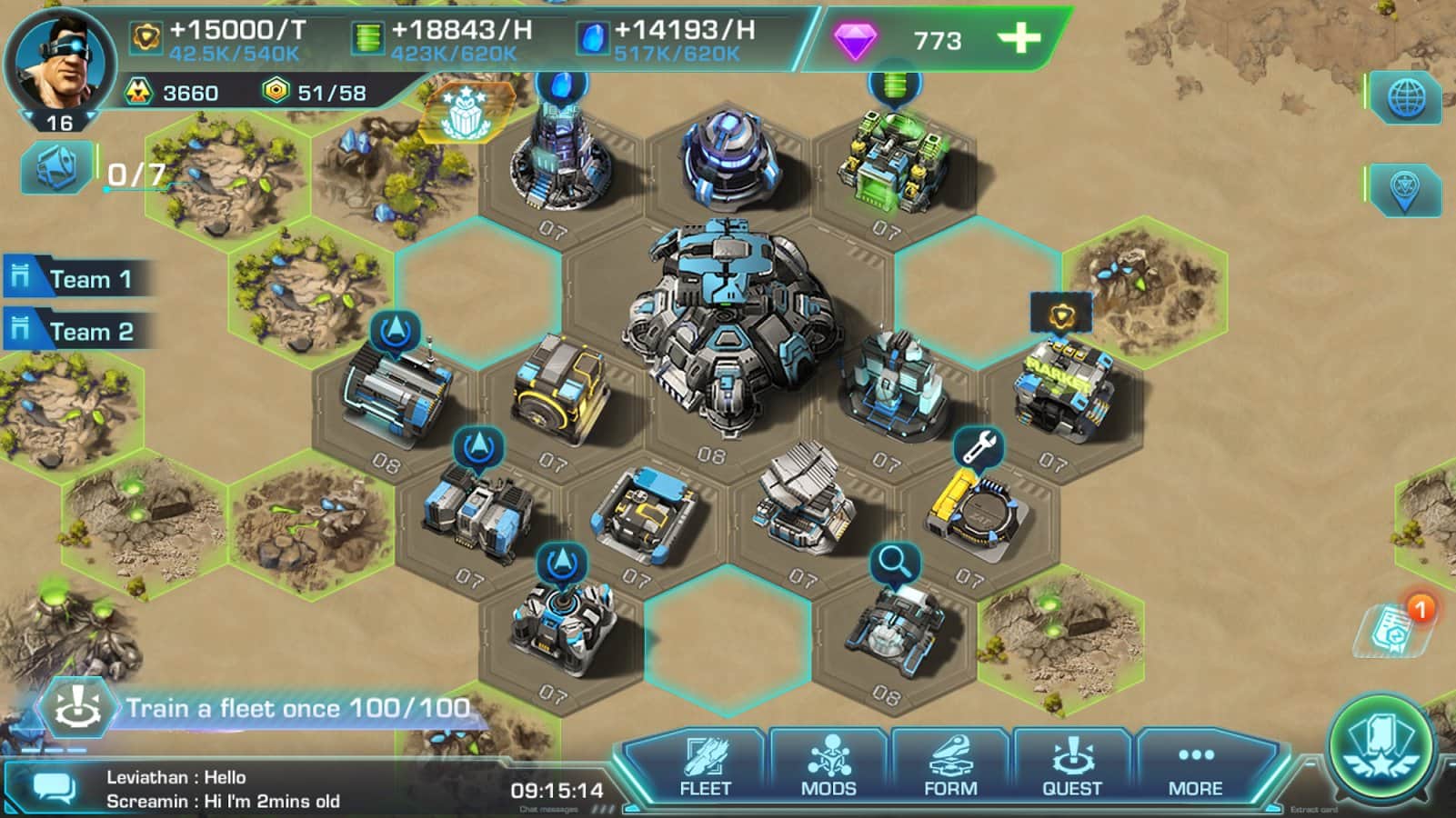Open the world globe map
This screenshot has height=818, width=1456.
[1406, 96]
